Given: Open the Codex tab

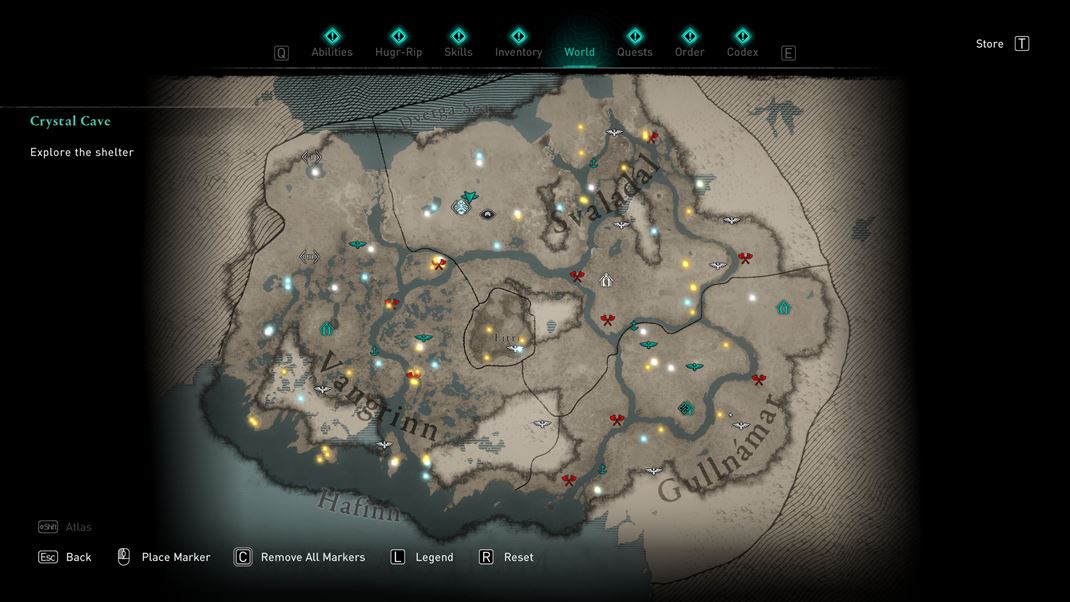Looking at the screenshot, I should tap(742, 43).
